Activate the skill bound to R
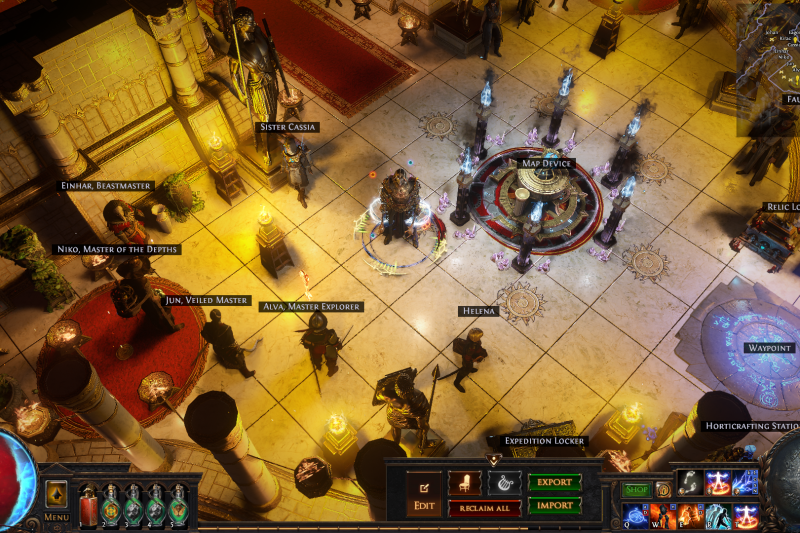The height and width of the screenshot is (533, 800). click(718, 516)
